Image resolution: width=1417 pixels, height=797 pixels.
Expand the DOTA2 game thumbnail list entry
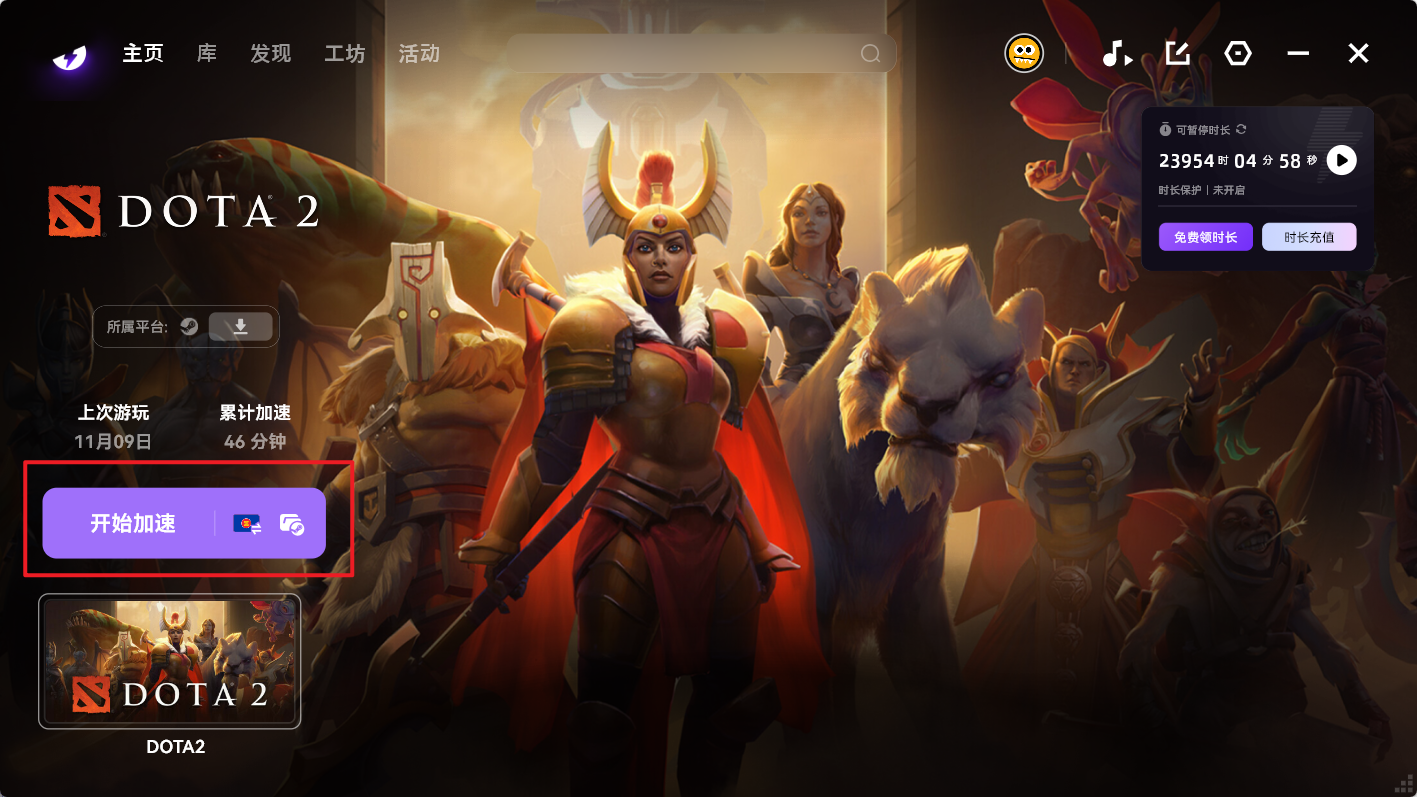168,660
